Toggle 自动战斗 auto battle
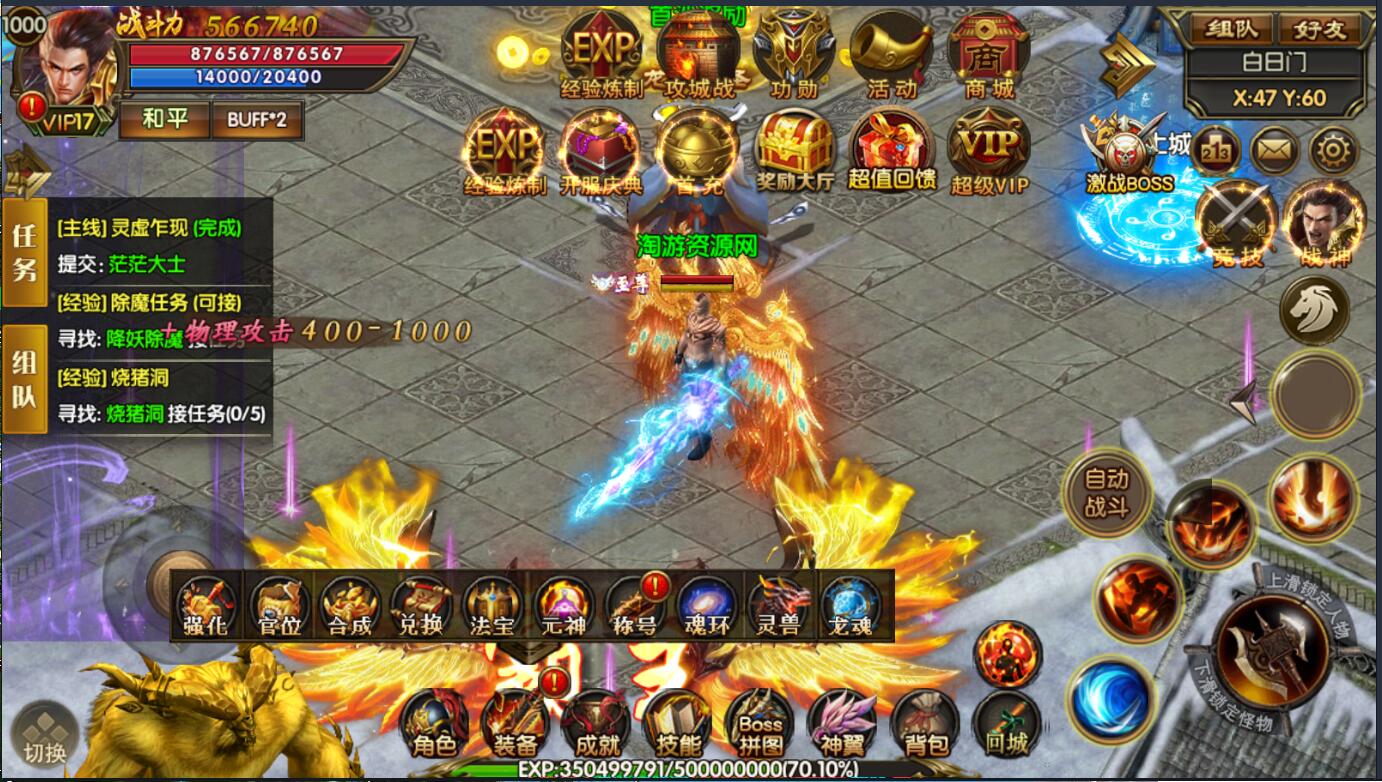1382x782 pixels. 1106,492
